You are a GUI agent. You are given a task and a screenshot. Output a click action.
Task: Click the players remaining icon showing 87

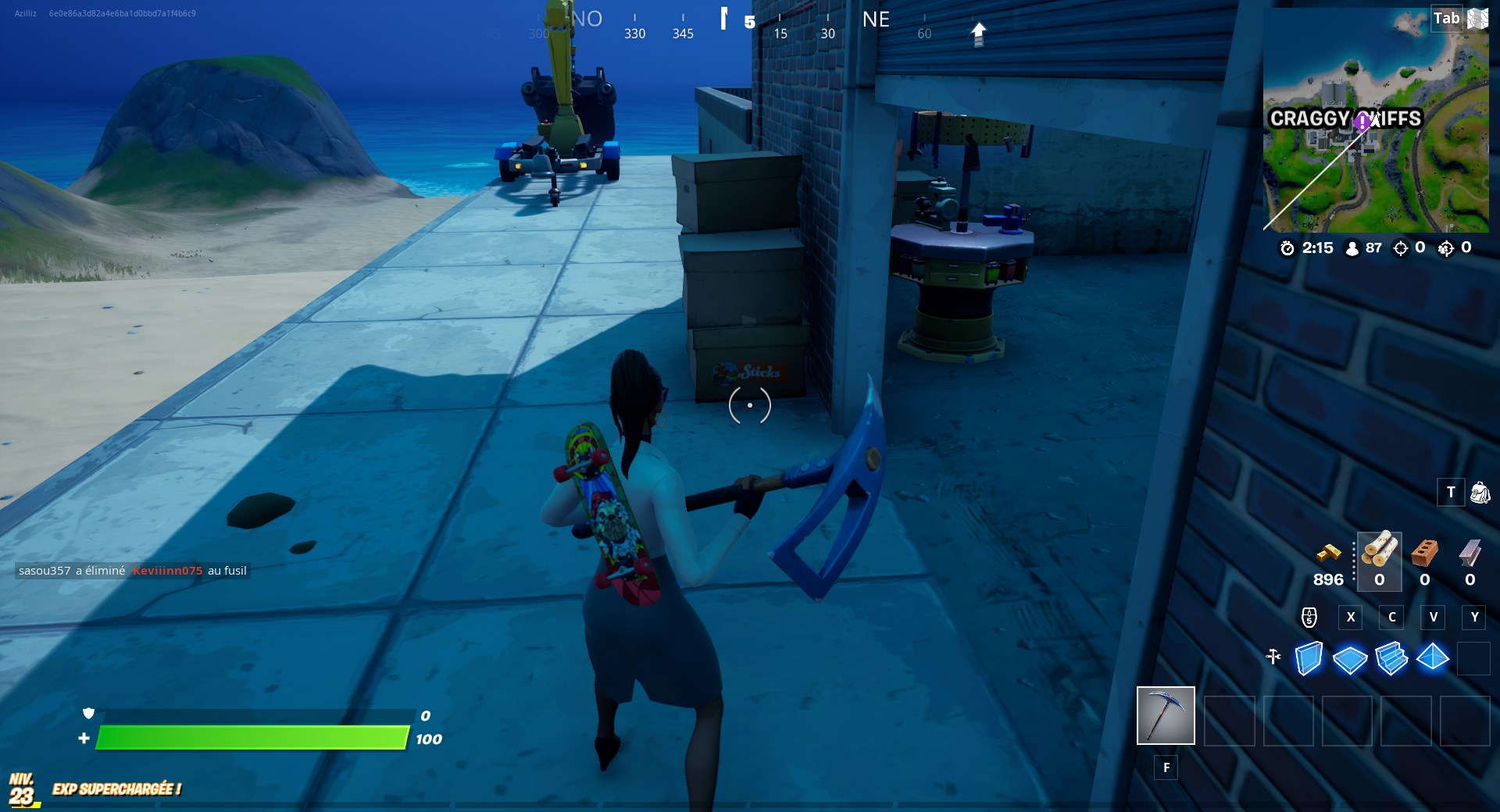pos(1352,248)
